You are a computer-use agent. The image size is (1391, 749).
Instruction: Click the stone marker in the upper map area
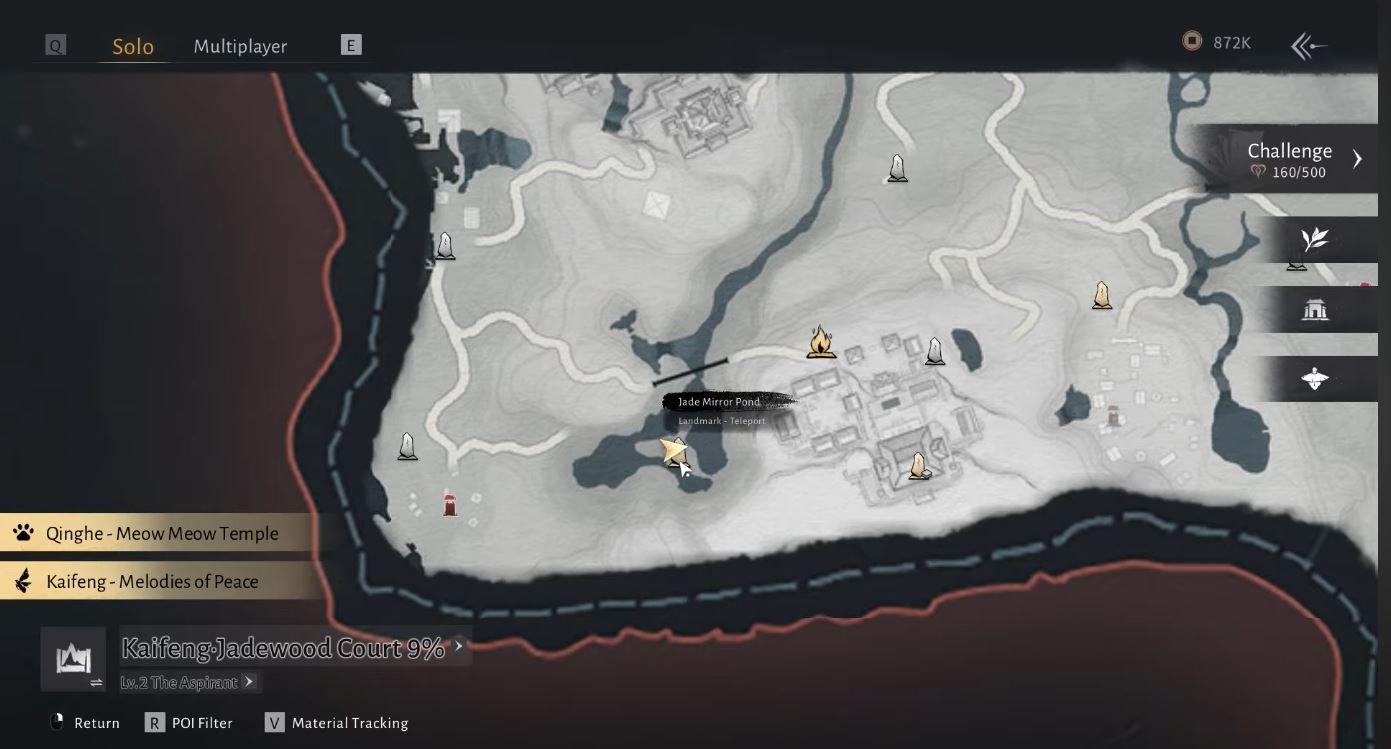(x=896, y=168)
